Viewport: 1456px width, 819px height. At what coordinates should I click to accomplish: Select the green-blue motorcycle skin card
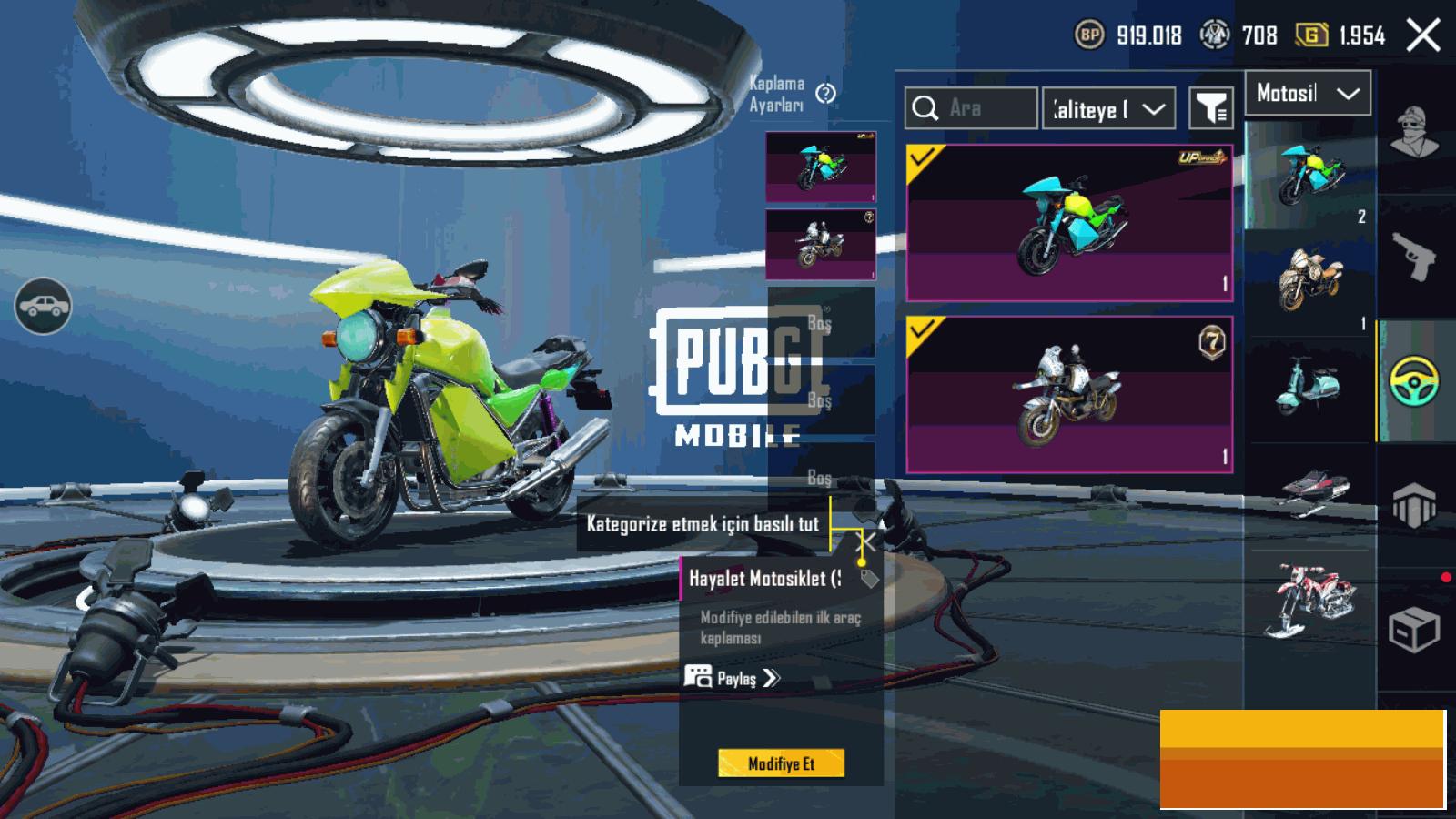(1069, 223)
